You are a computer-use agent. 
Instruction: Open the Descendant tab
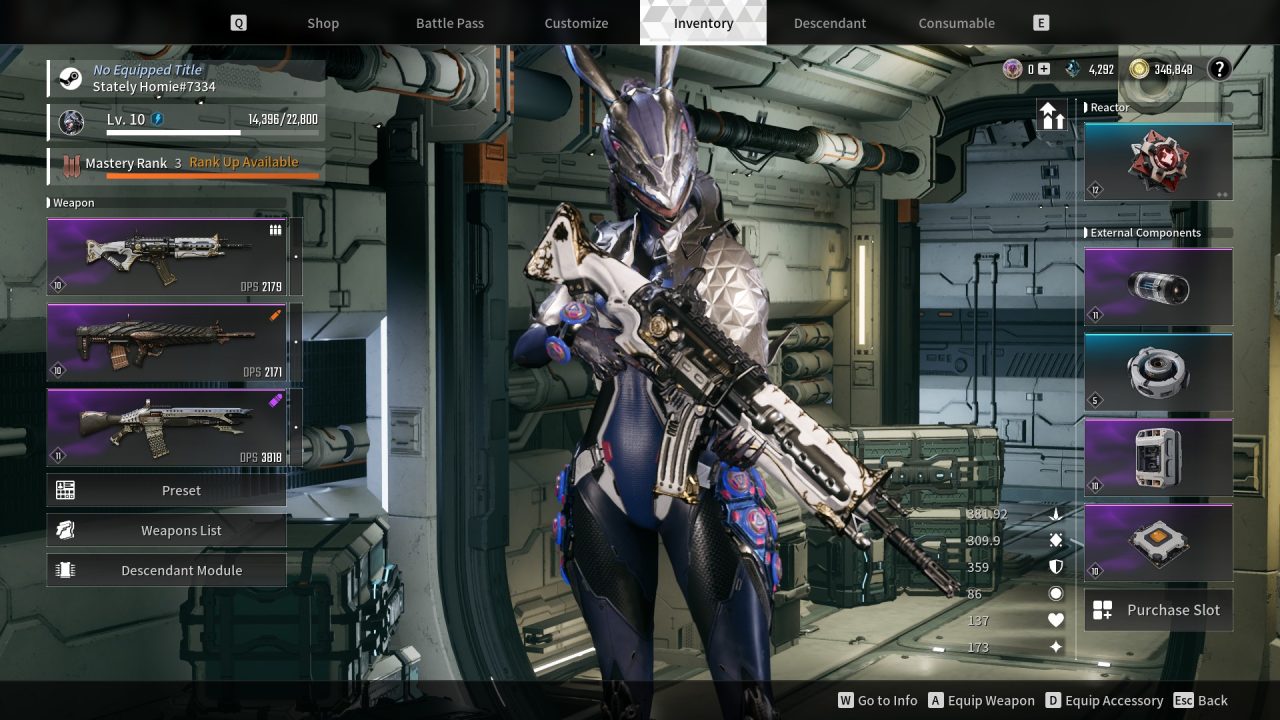(x=830, y=23)
